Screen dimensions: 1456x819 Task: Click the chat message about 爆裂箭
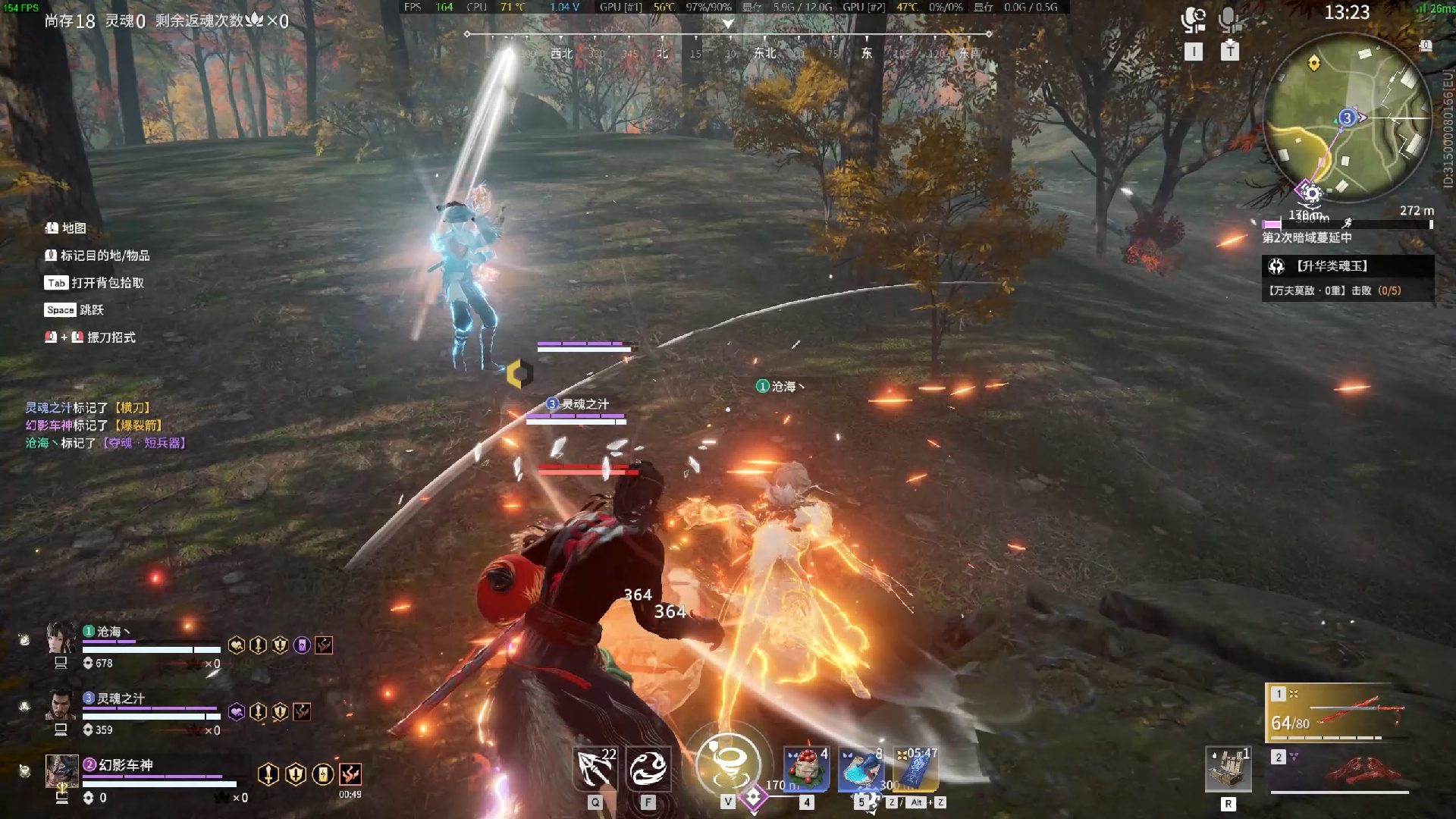click(94, 425)
